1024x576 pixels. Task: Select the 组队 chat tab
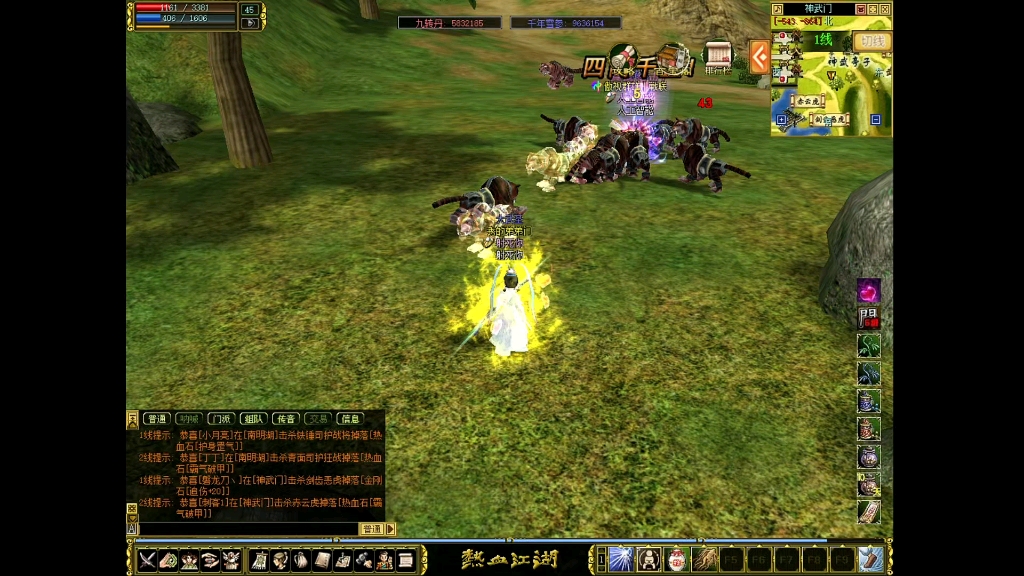253,419
